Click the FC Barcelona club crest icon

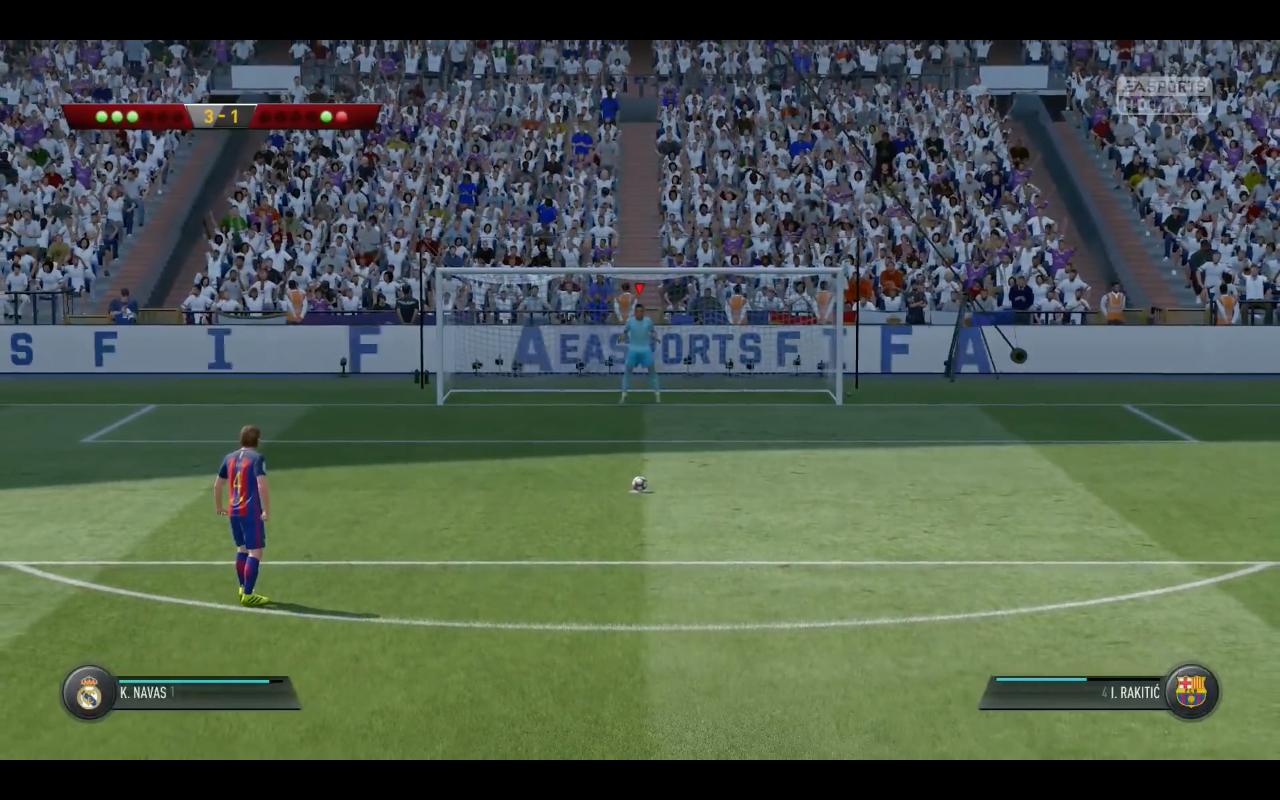click(1192, 690)
